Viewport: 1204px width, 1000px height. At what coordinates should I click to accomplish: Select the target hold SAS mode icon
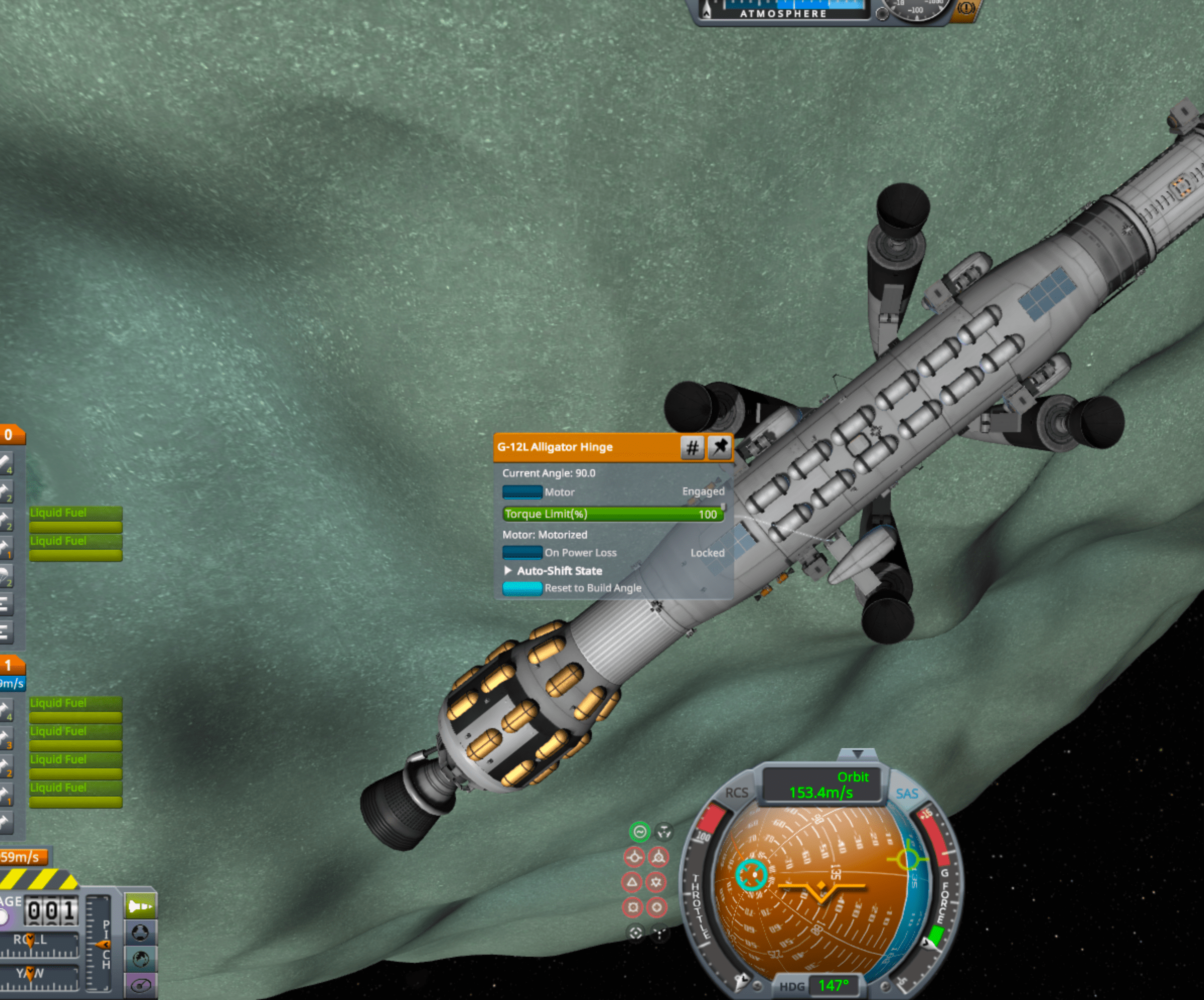[636, 933]
